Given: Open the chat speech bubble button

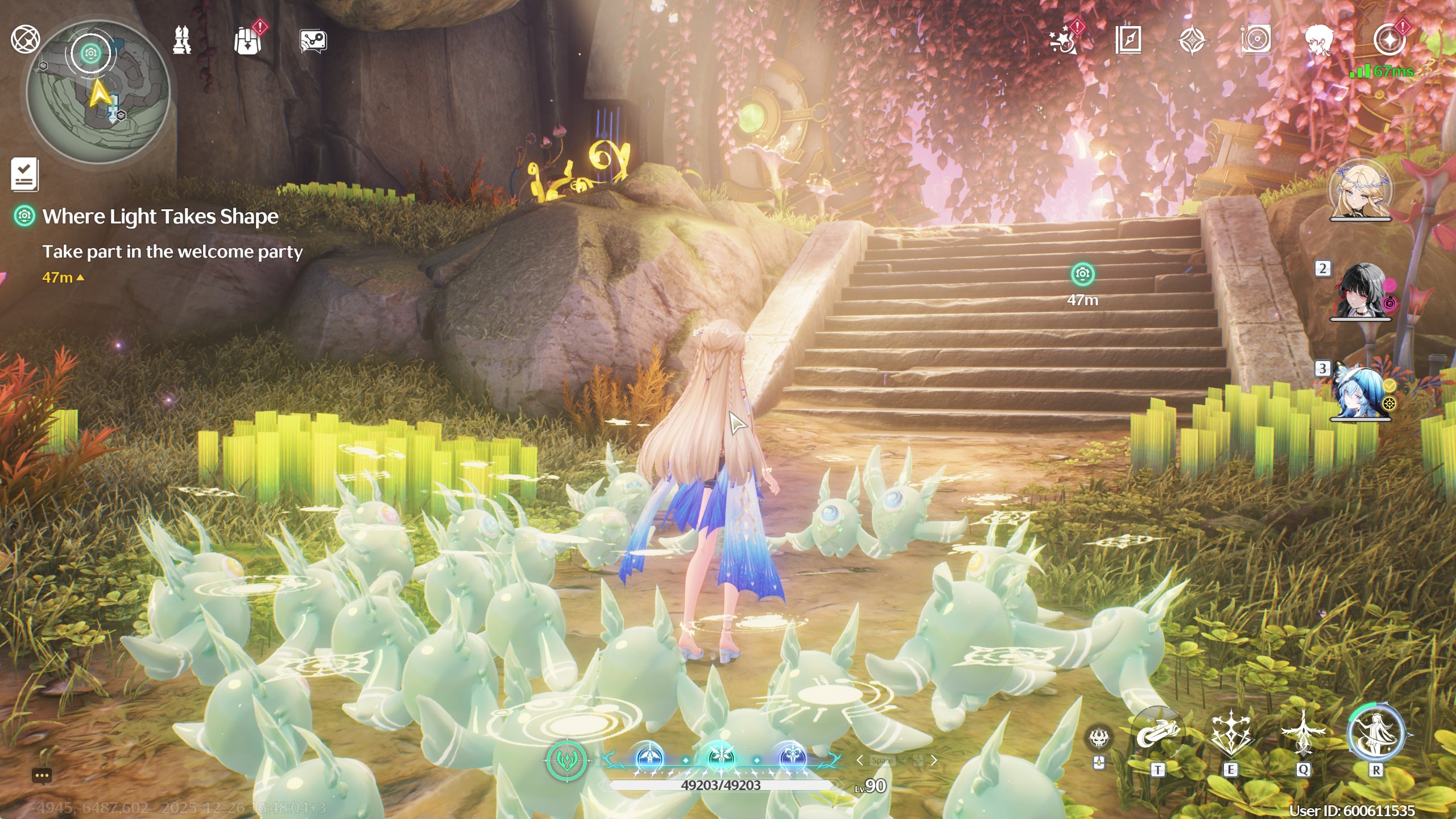Looking at the screenshot, I should (42, 775).
